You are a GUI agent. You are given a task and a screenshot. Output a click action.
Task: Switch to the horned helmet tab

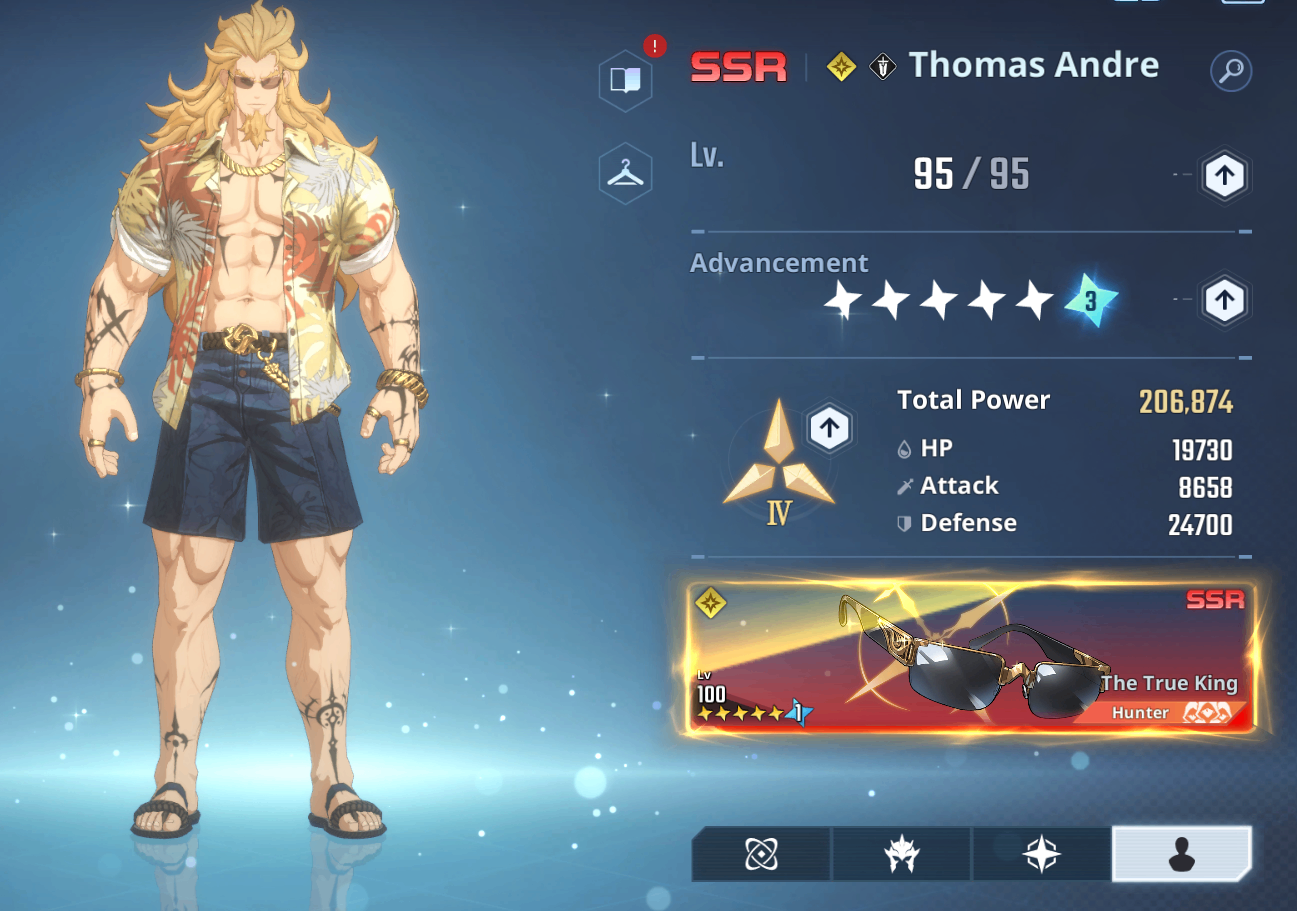pos(901,855)
